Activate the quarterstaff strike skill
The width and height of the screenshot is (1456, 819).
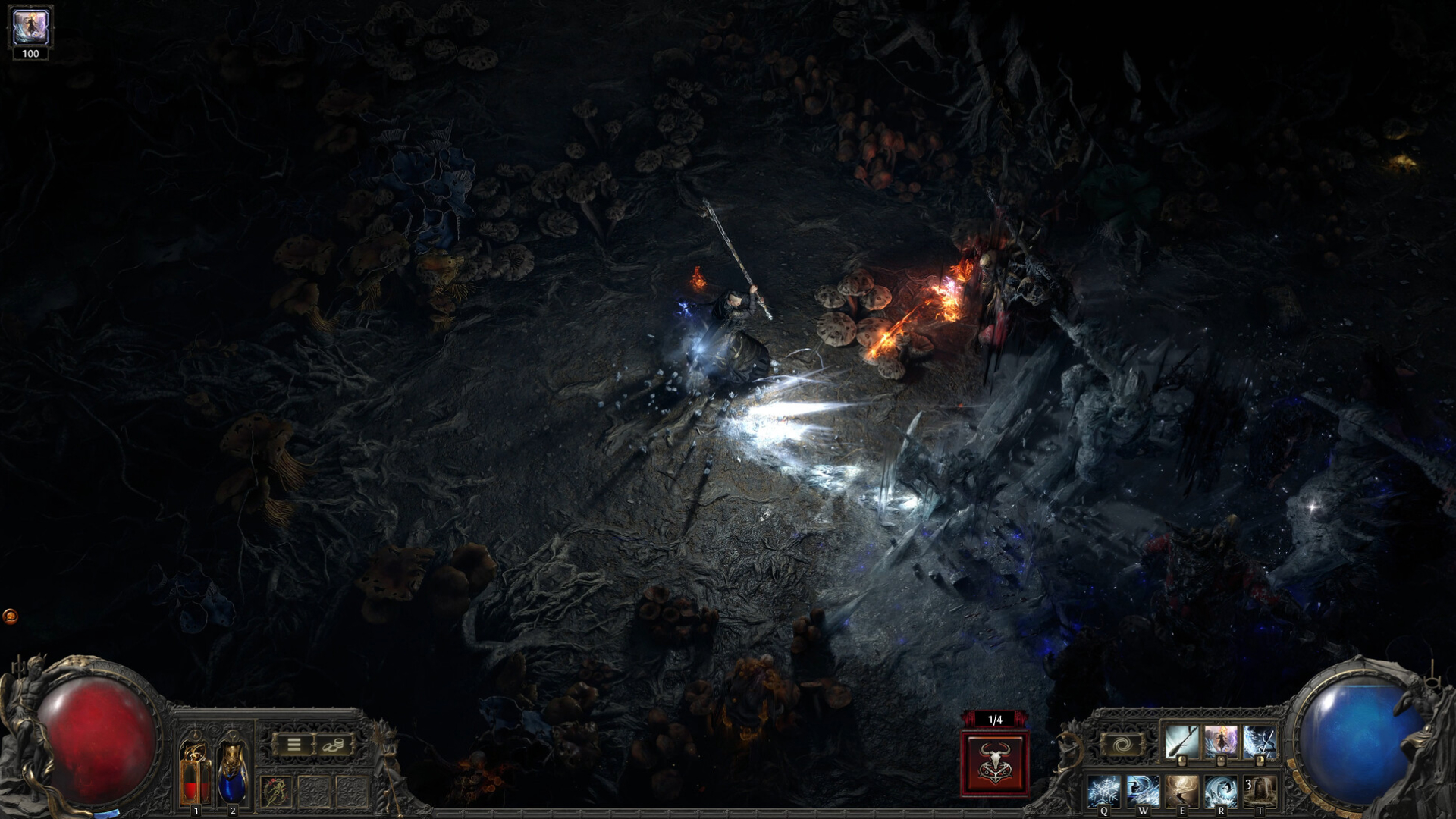[1181, 742]
